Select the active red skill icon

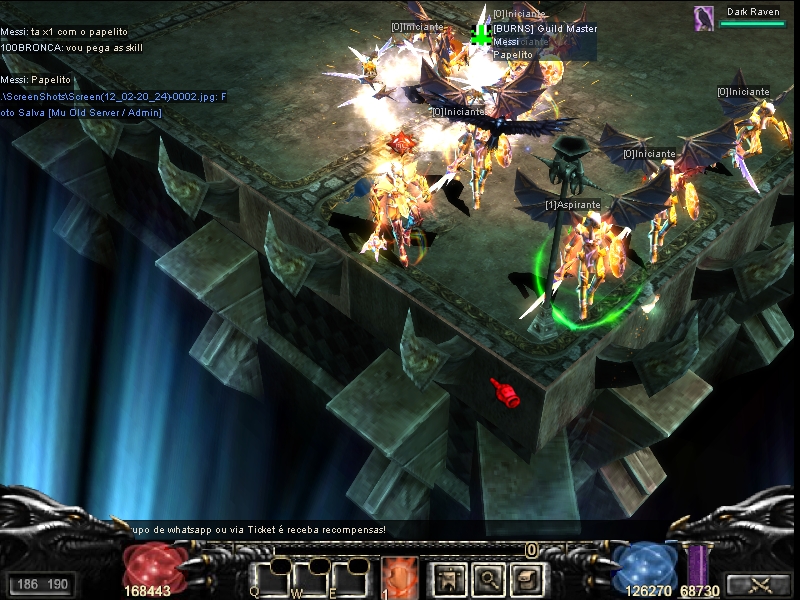[x=400, y=578]
